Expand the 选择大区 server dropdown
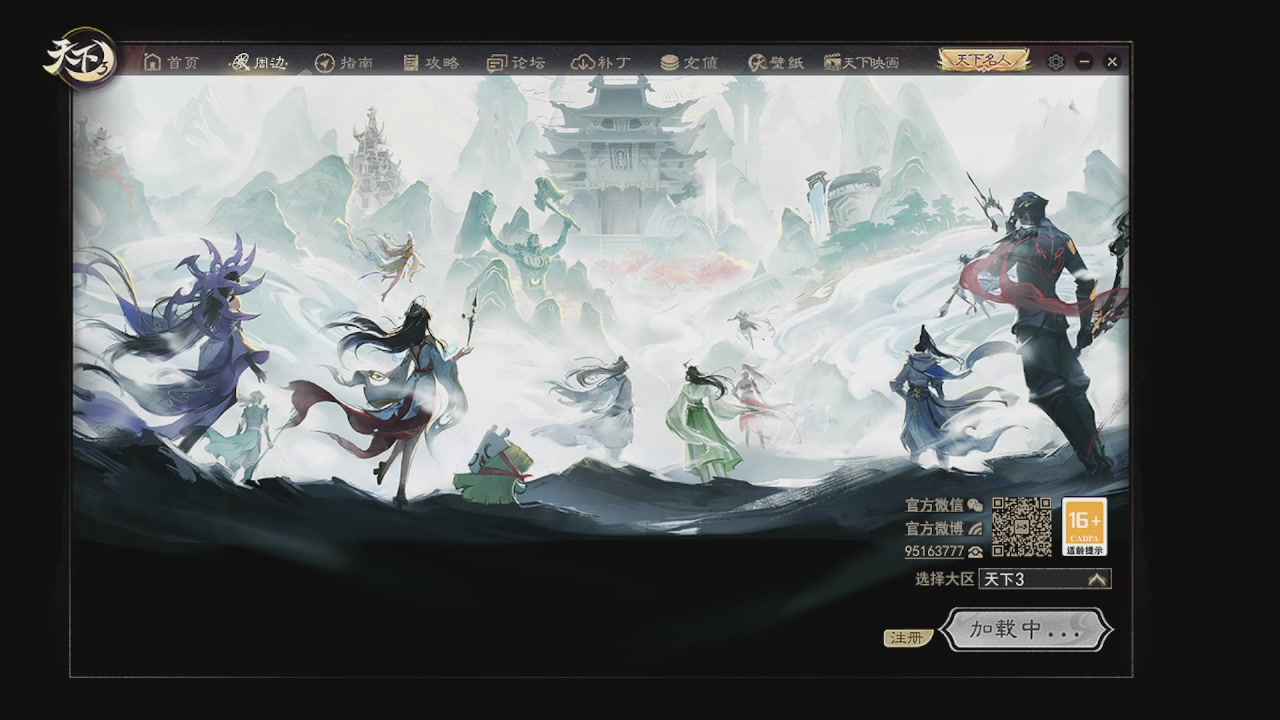Screen dimensions: 1280x720 1040,578
